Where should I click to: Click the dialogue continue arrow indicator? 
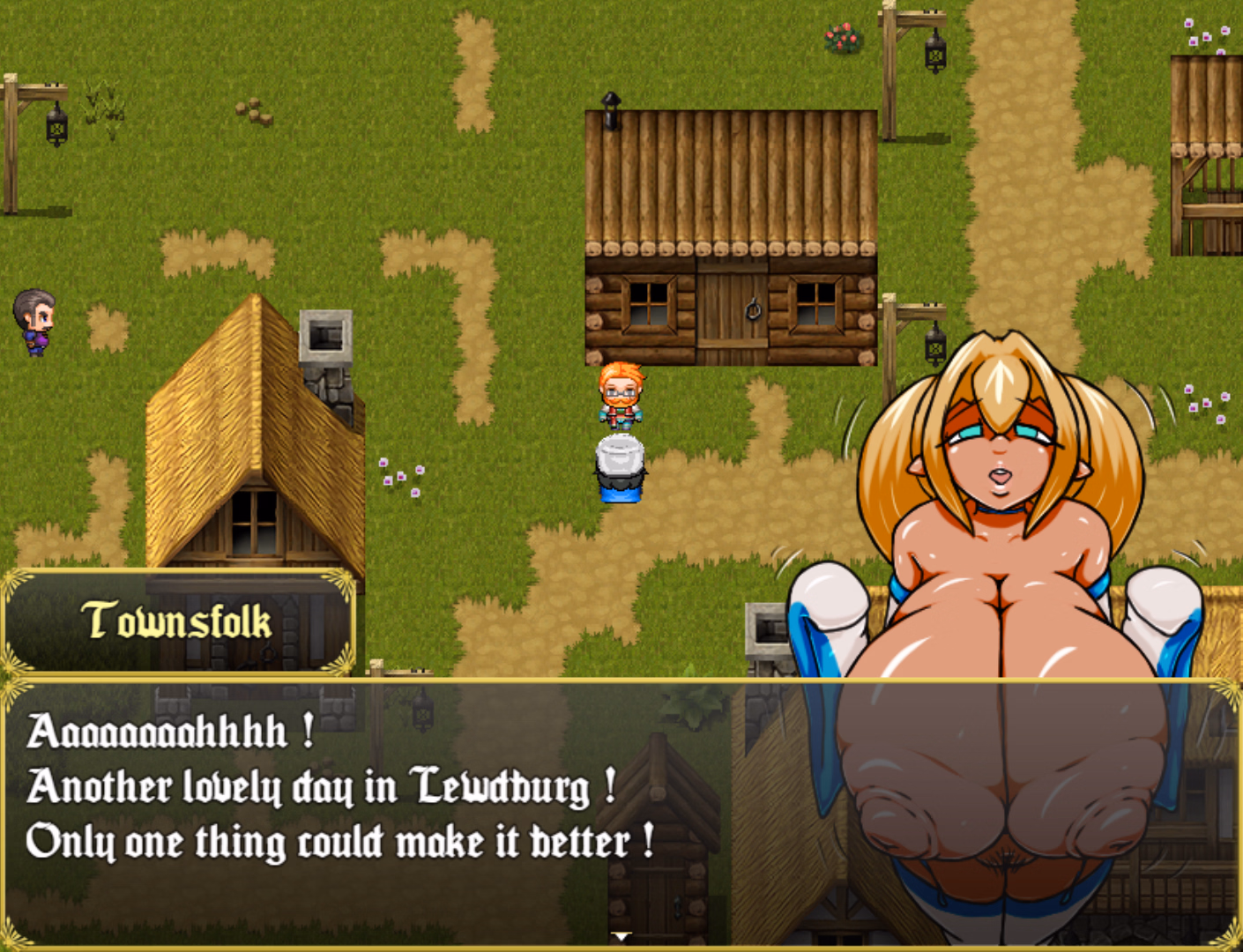pos(621,937)
